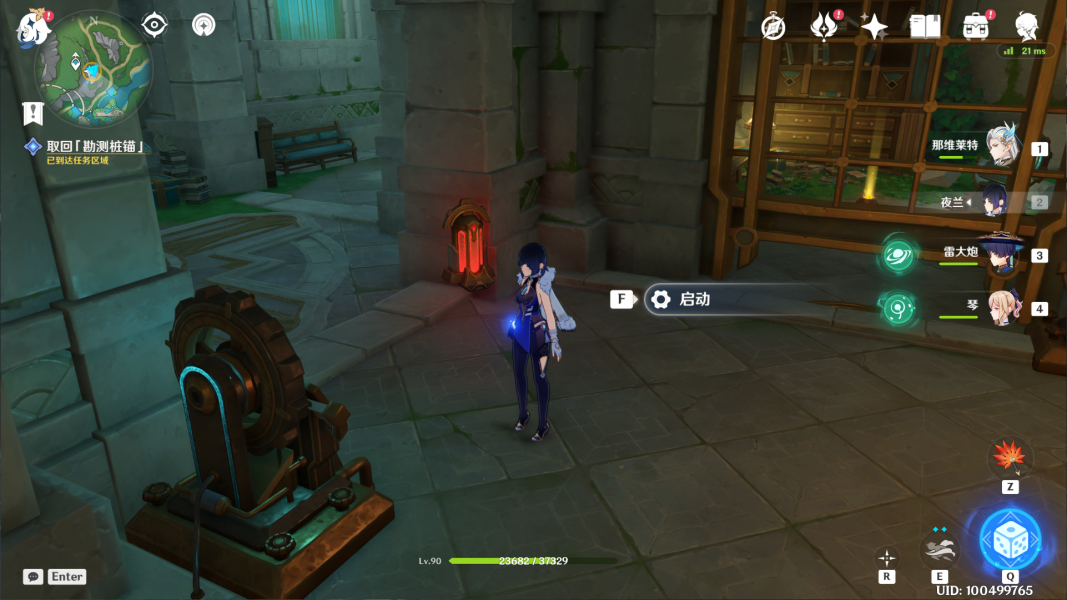Image resolution: width=1067 pixels, height=600 pixels.
Task: Select the tracked quest 取回「勘测桩锚」
Action: [x=96, y=146]
